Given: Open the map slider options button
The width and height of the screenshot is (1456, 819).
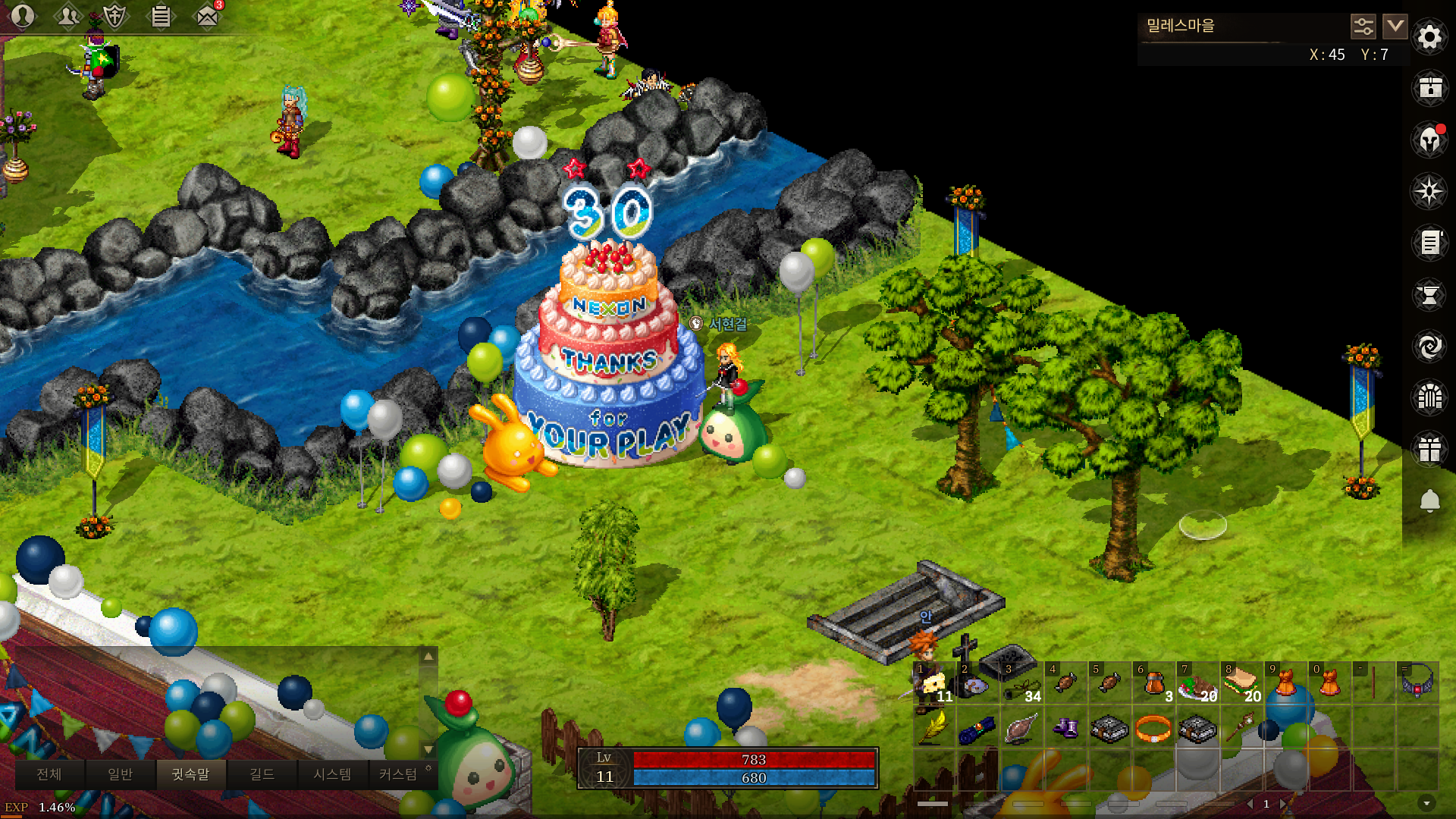Looking at the screenshot, I should (1363, 27).
